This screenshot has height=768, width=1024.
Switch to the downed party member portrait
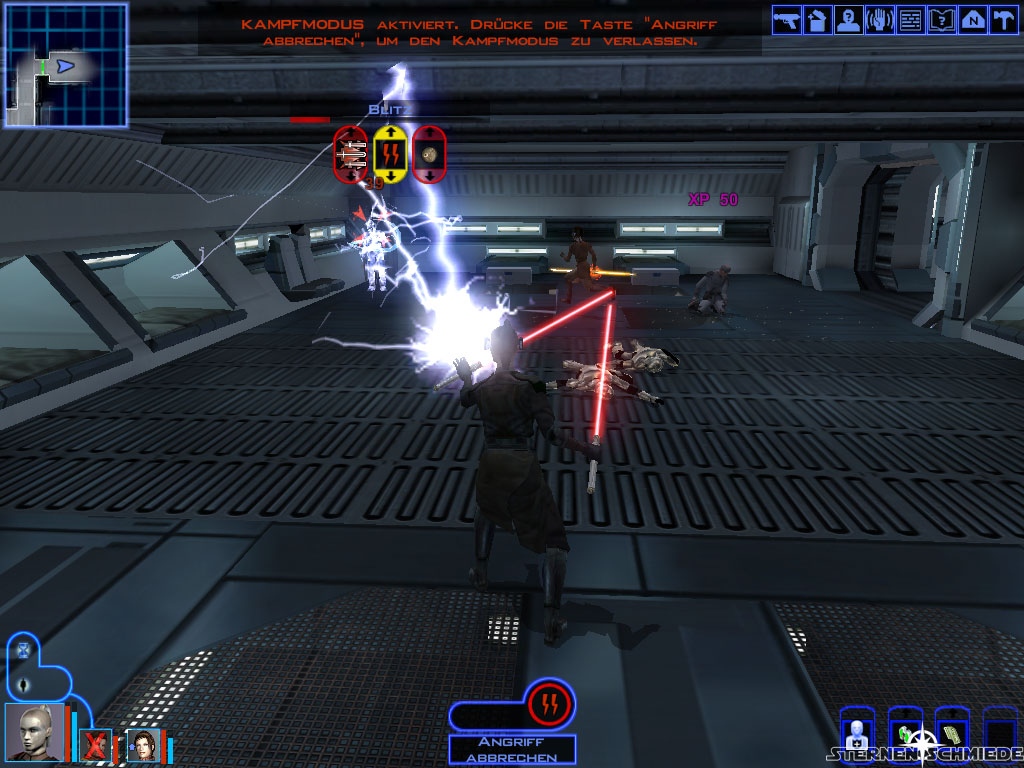coord(96,745)
